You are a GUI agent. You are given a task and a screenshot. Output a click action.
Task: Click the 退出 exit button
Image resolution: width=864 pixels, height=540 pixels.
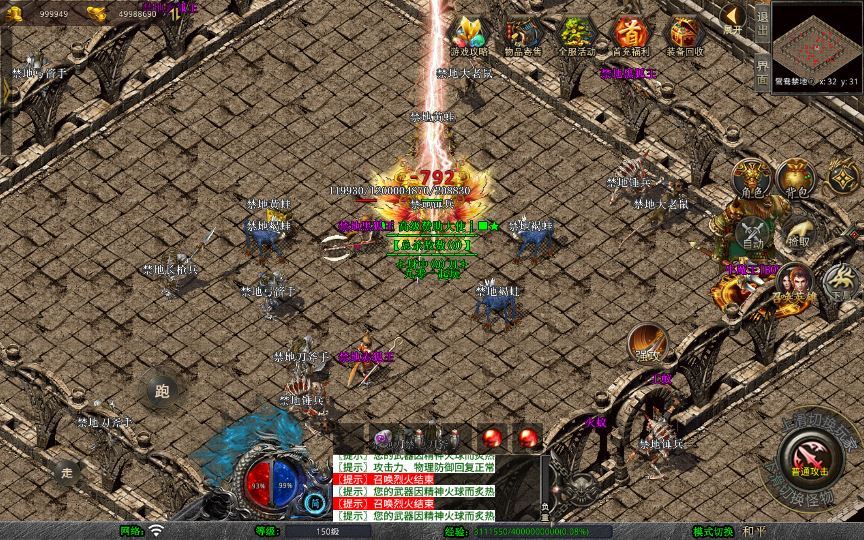[x=762, y=20]
